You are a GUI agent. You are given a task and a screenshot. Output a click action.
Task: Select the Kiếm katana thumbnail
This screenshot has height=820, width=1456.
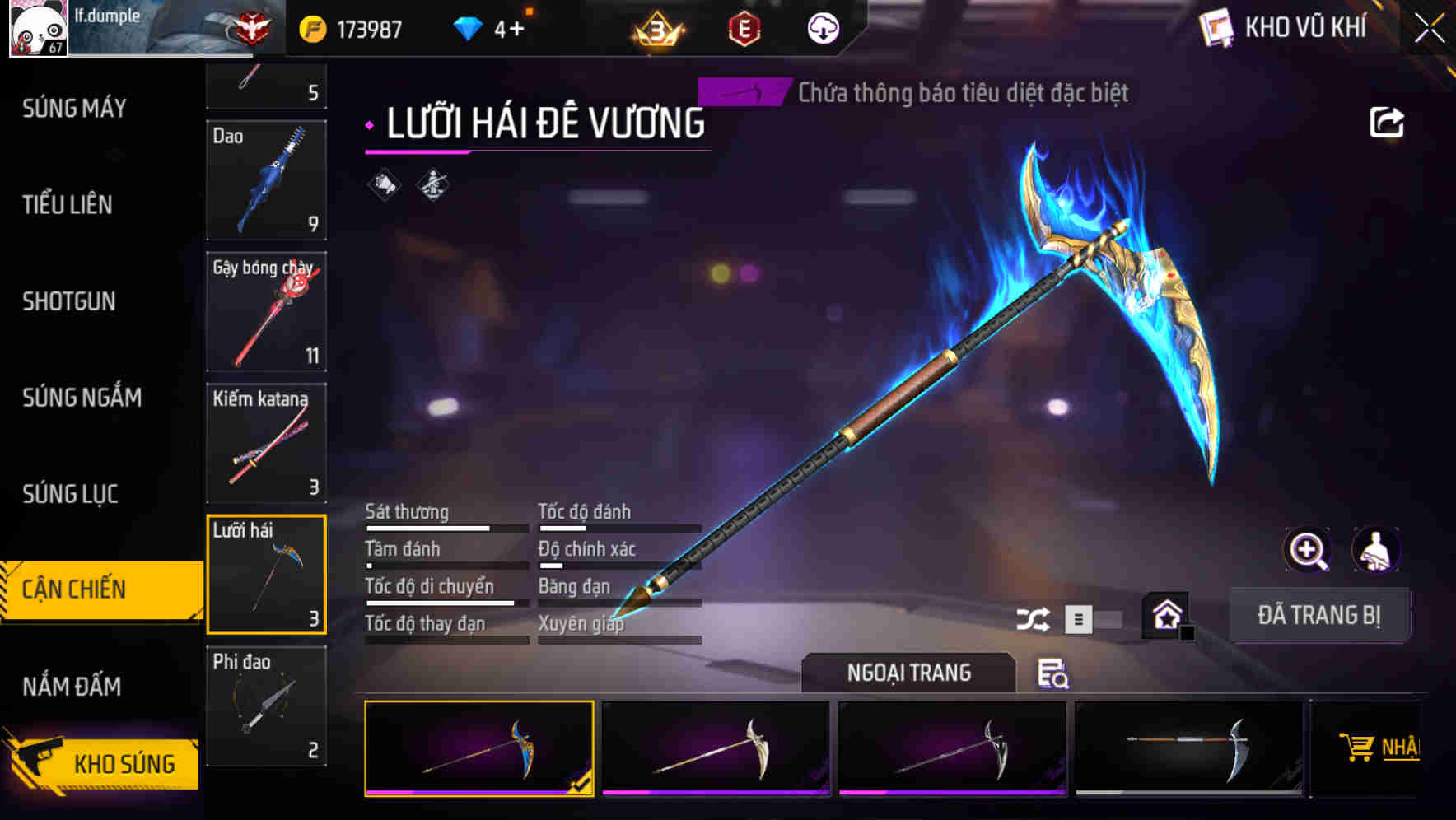click(x=266, y=442)
